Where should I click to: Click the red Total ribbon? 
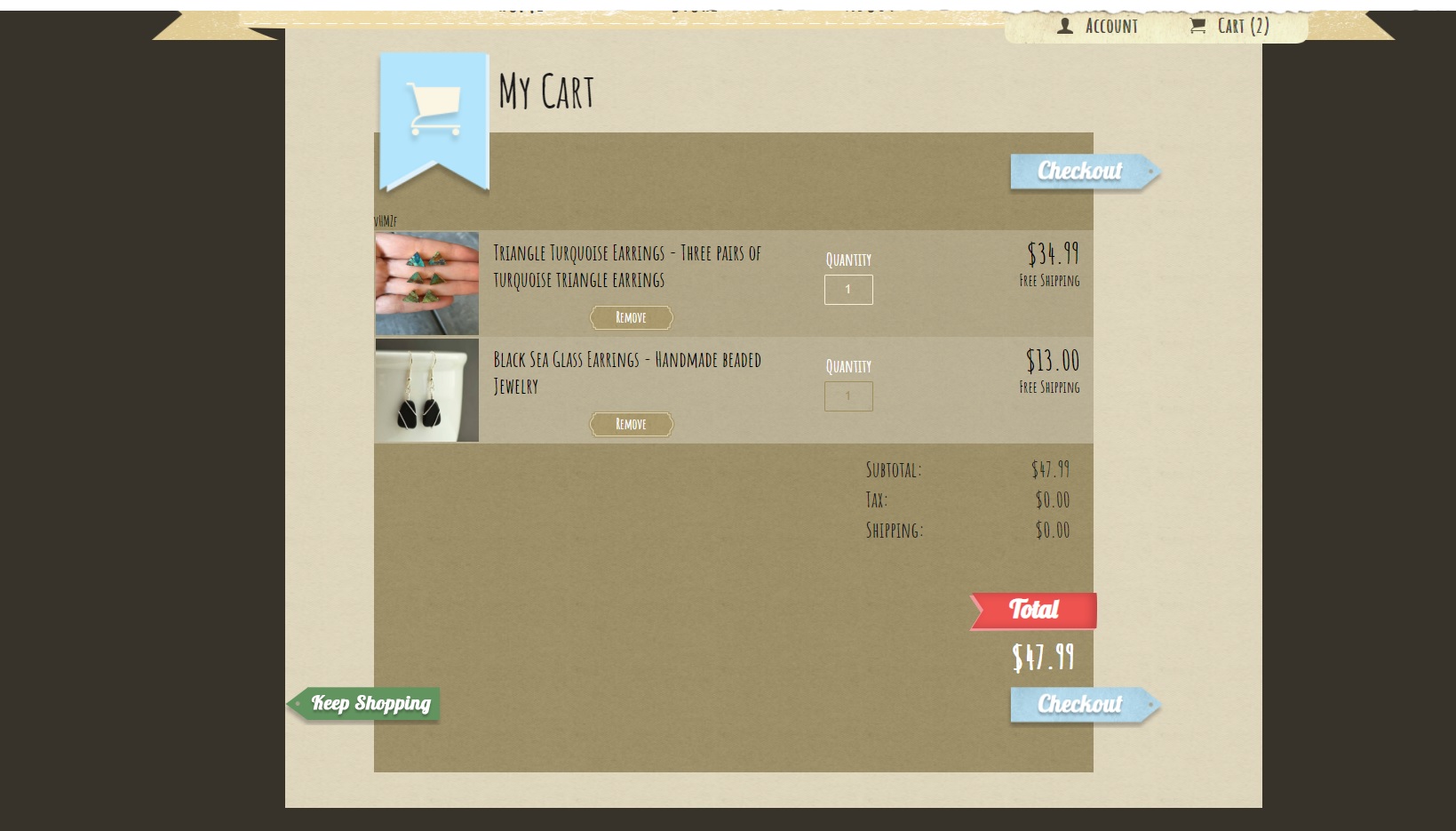tap(1033, 610)
